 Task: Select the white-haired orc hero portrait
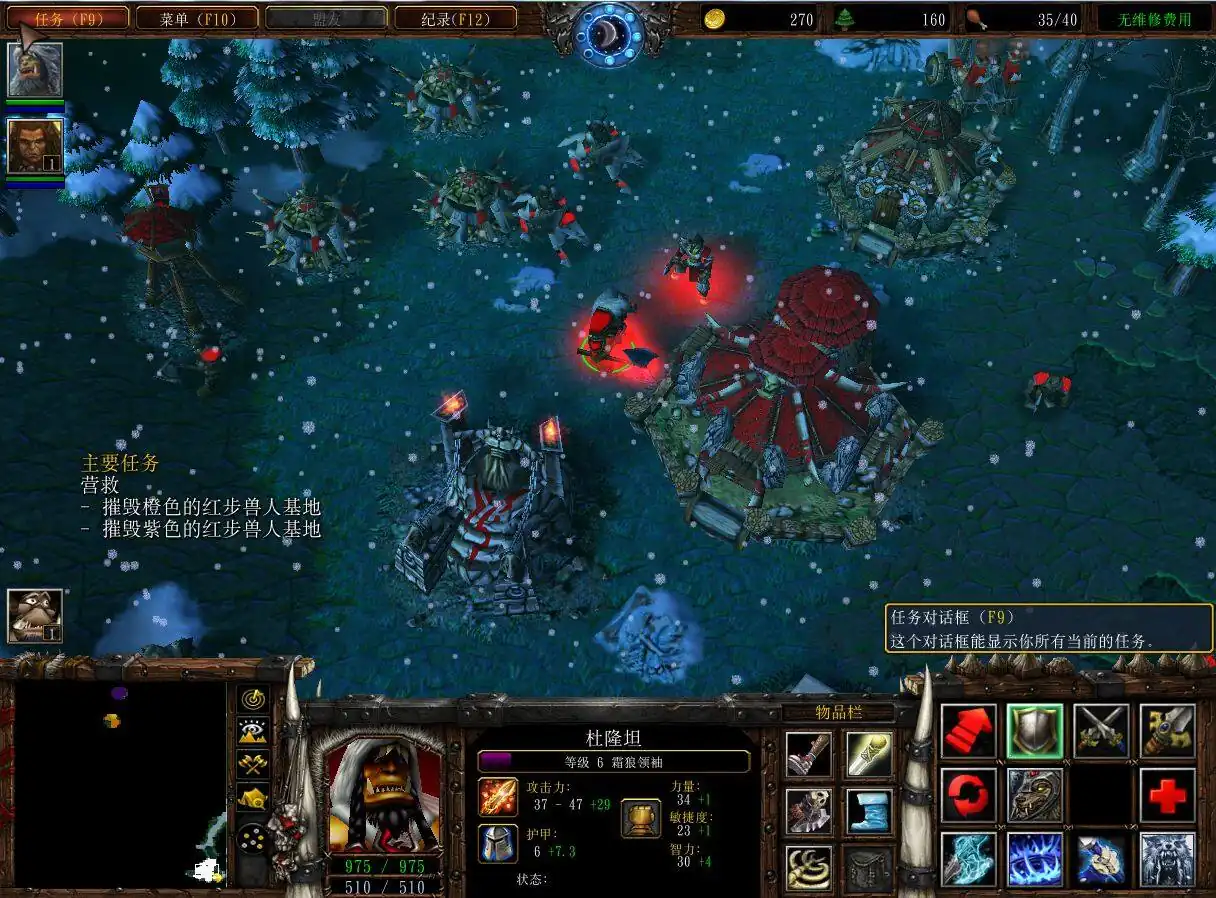point(36,69)
